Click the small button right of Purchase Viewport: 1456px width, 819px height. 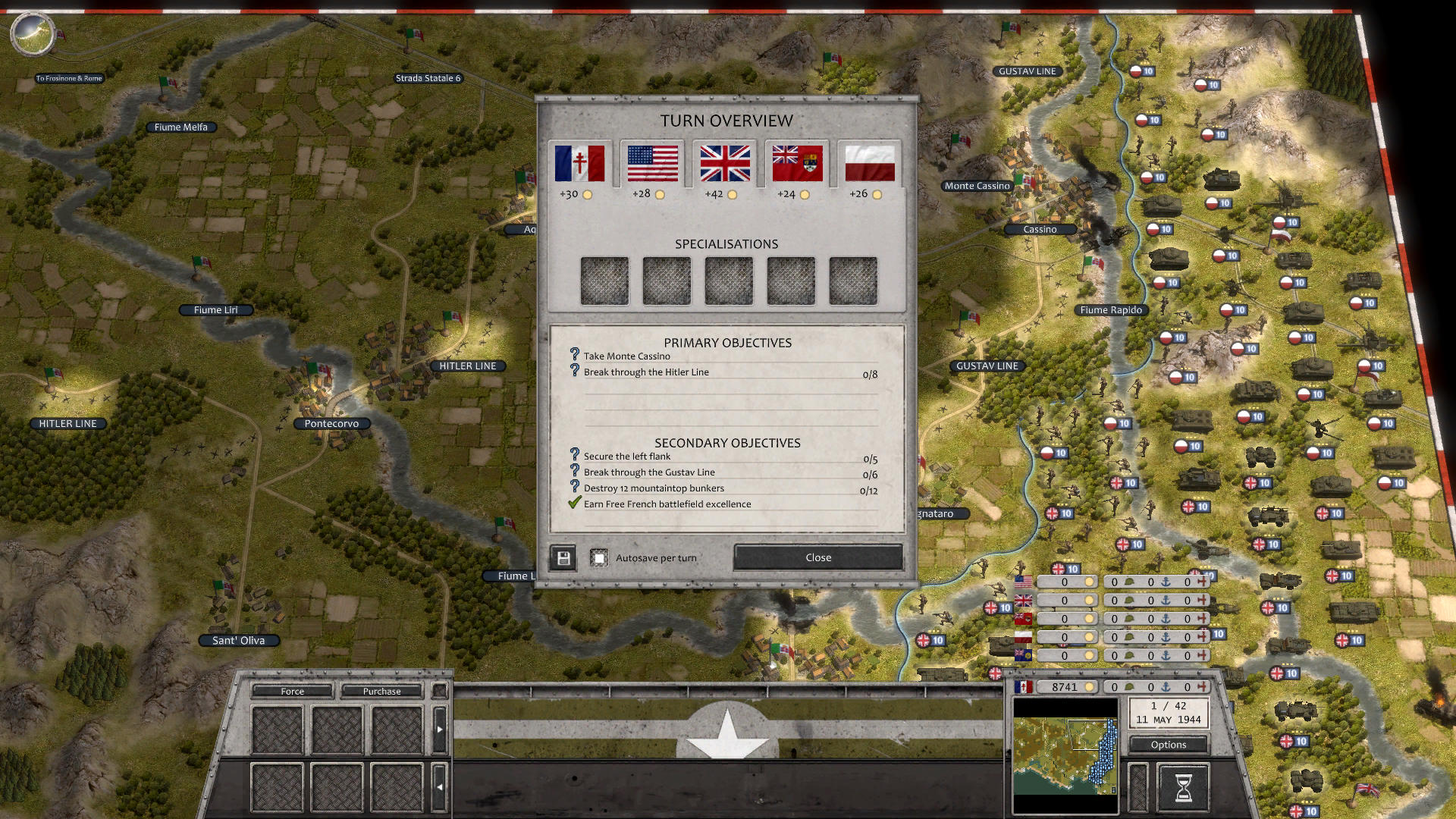tap(440, 691)
